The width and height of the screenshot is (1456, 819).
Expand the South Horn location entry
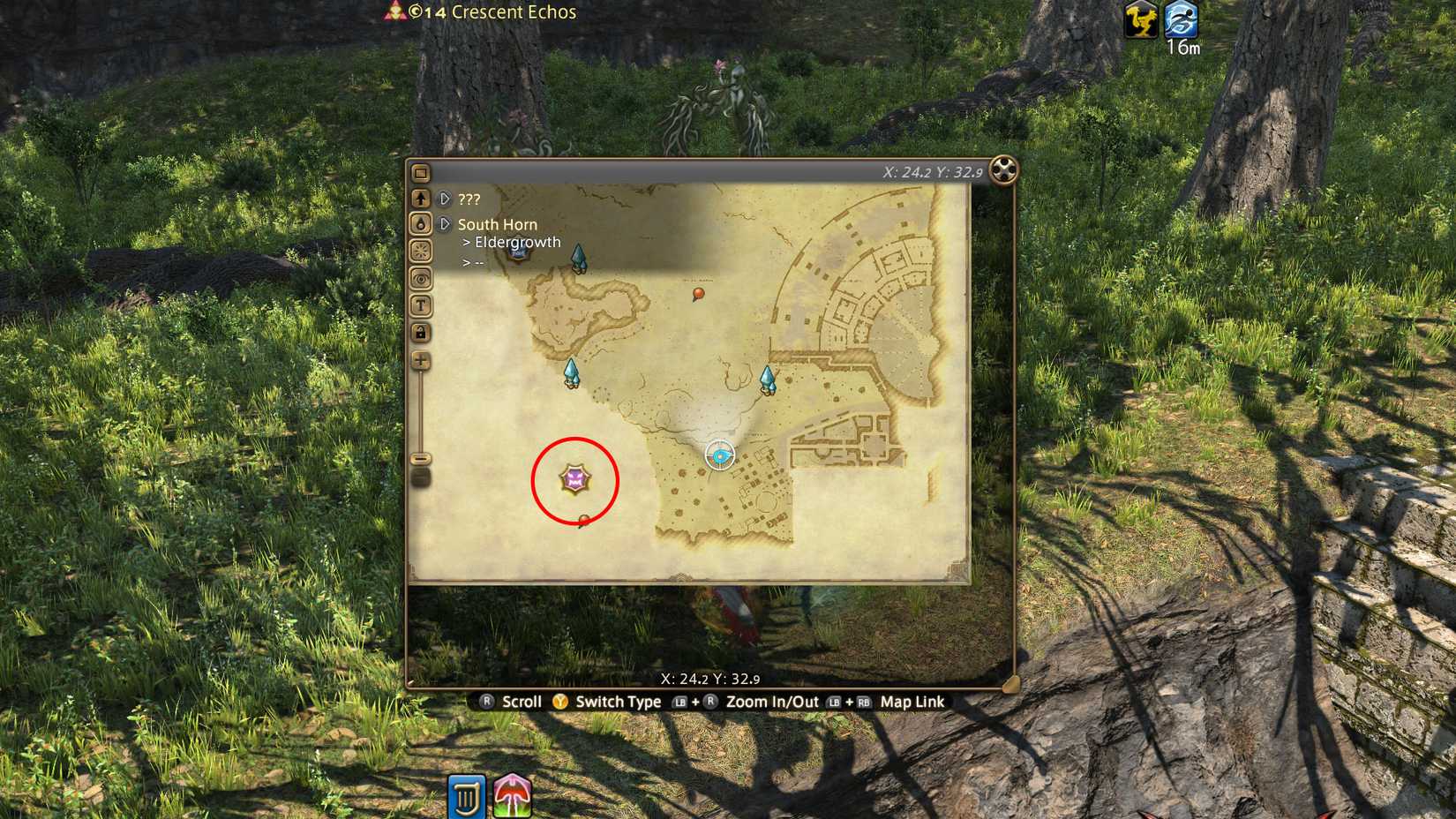pos(446,224)
